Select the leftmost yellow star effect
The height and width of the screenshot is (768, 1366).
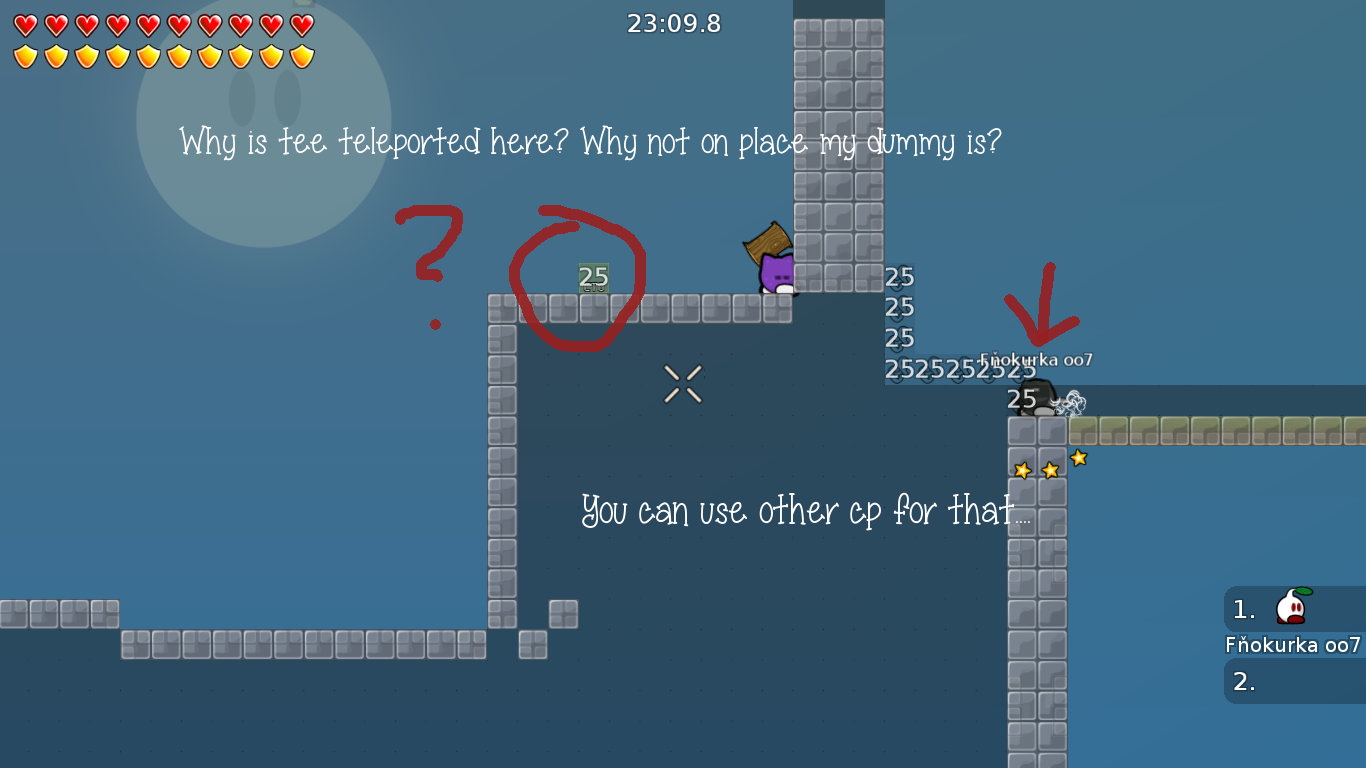tap(1022, 468)
